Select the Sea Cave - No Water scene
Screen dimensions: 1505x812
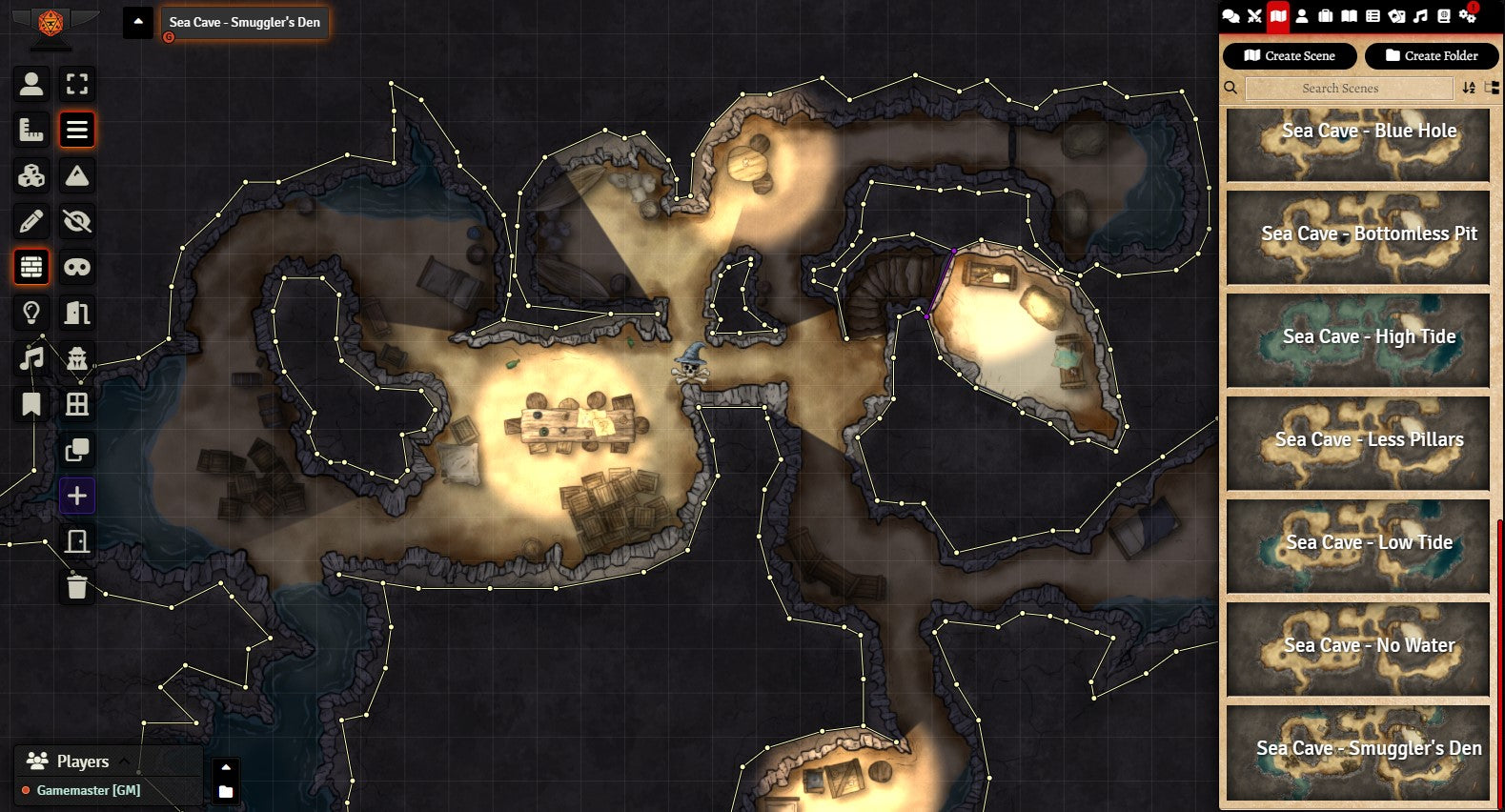pyautogui.click(x=1357, y=649)
